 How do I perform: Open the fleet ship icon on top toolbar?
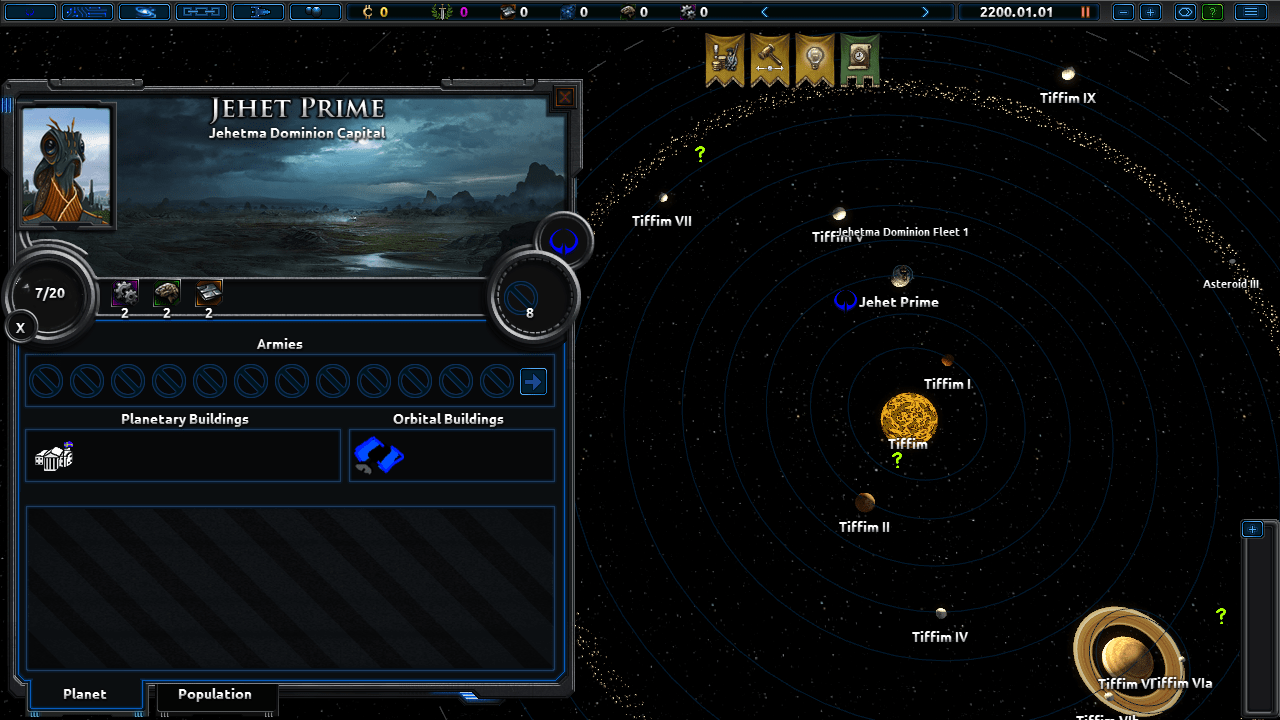[x=258, y=11]
